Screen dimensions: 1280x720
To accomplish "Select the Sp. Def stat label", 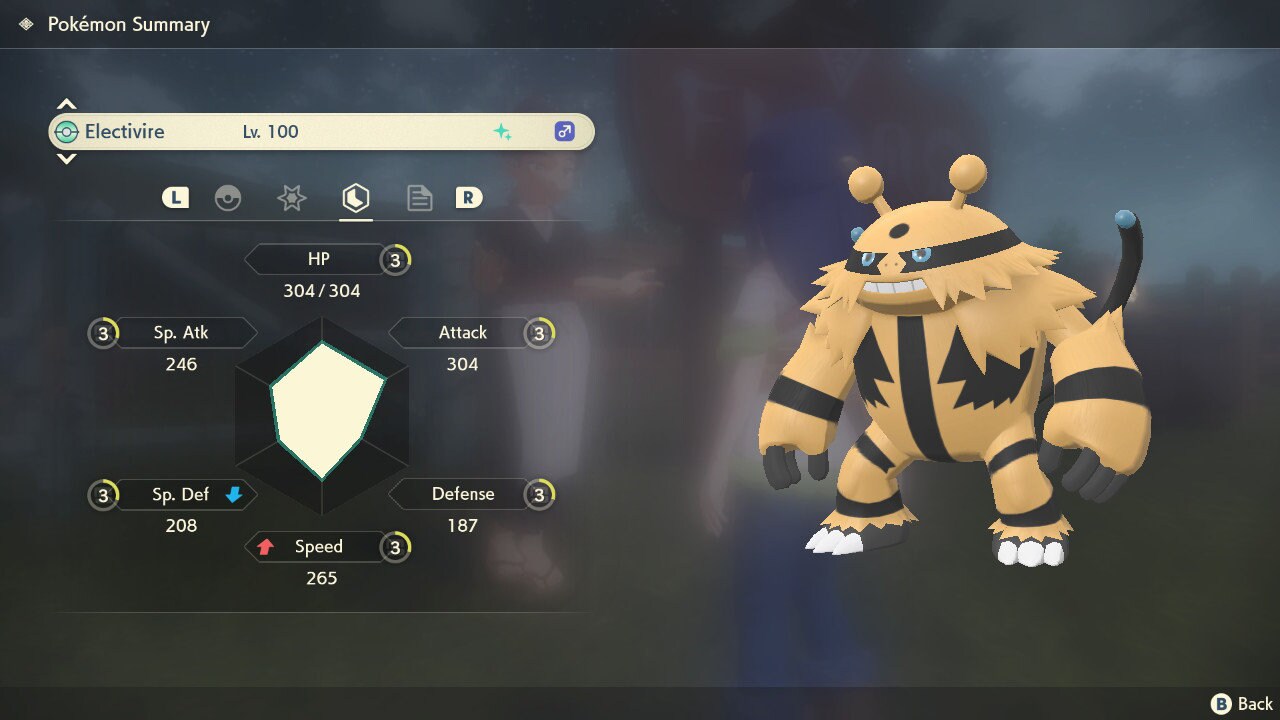I will [x=181, y=494].
